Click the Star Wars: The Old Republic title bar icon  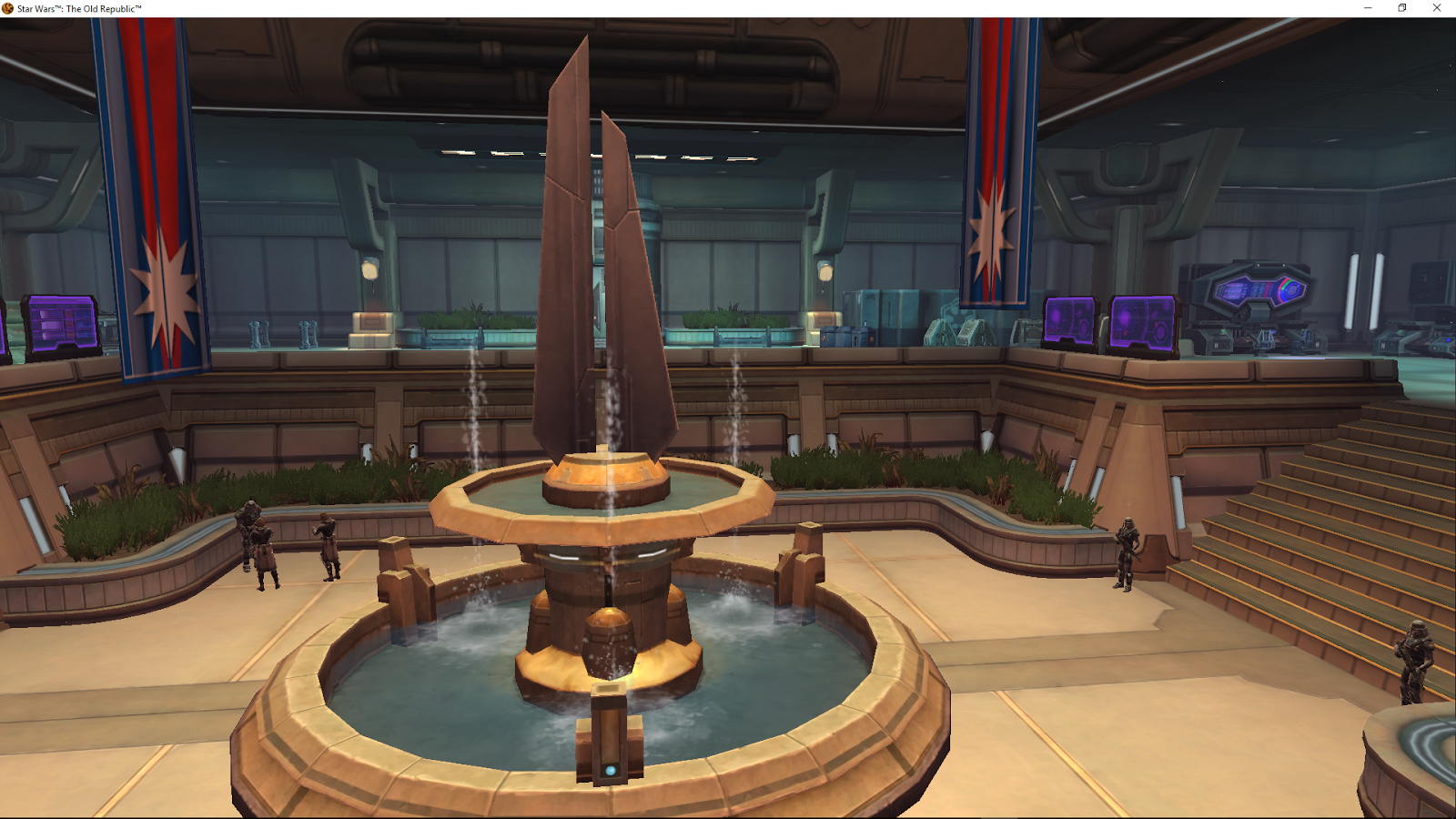pos(7,7)
